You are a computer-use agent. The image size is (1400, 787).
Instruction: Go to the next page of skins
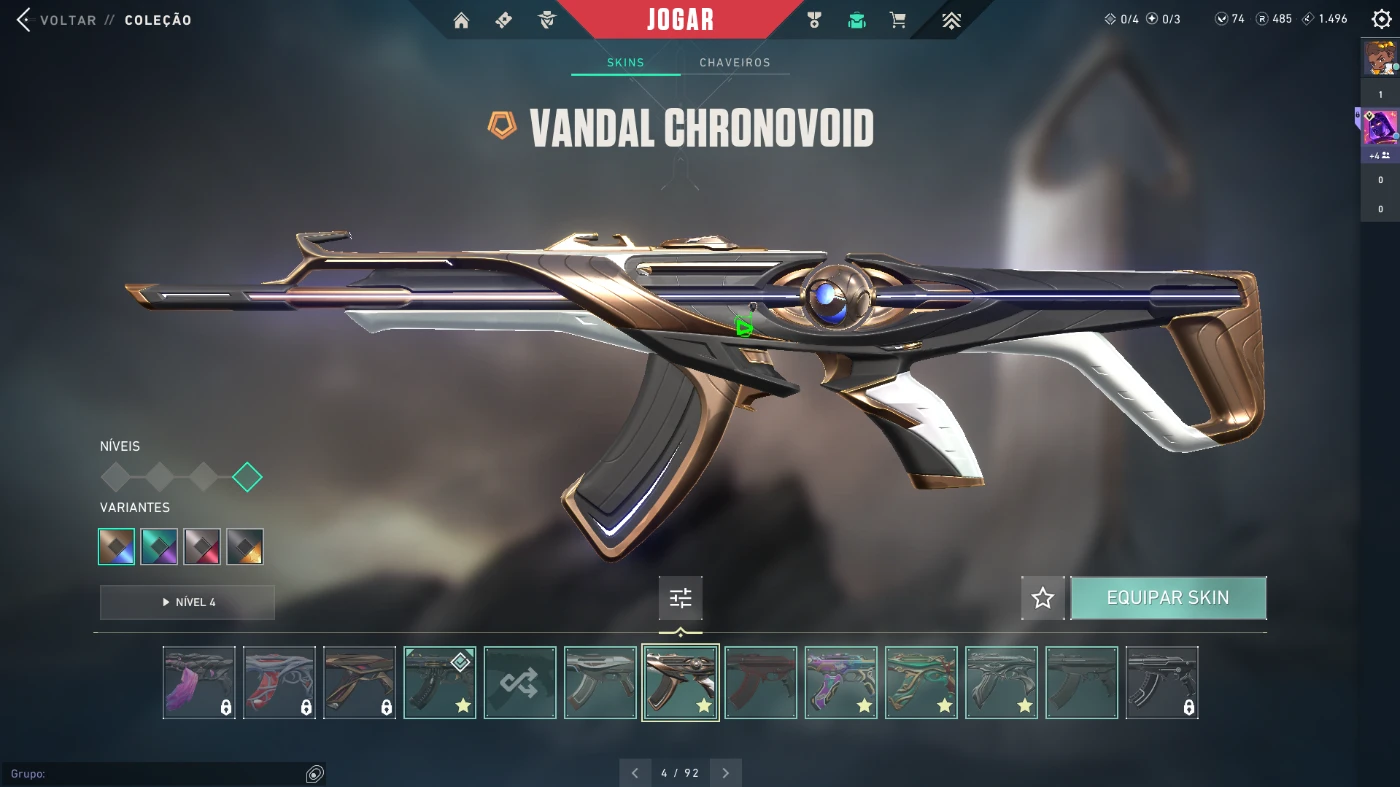pyautogui.click(x=725, y=773)
